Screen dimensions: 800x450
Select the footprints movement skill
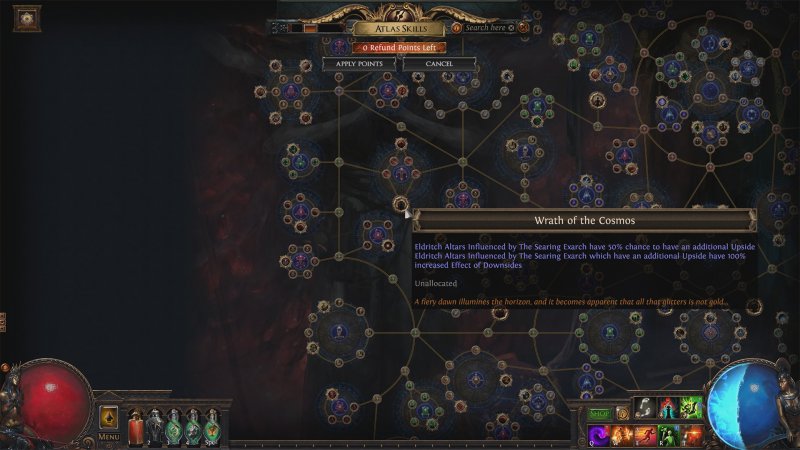645,409
